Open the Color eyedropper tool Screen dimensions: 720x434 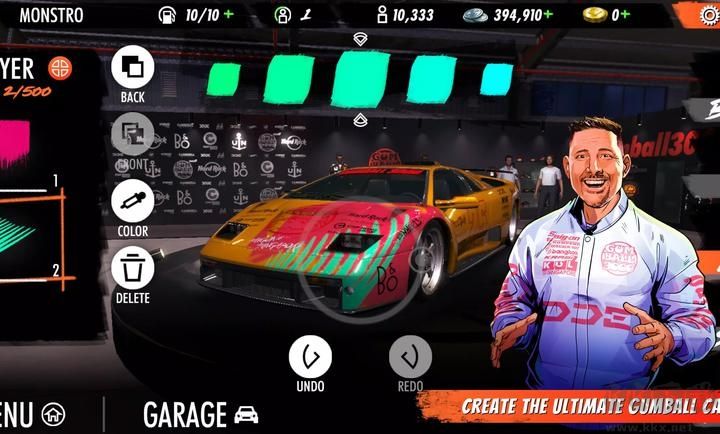click(x=132, y=201)
